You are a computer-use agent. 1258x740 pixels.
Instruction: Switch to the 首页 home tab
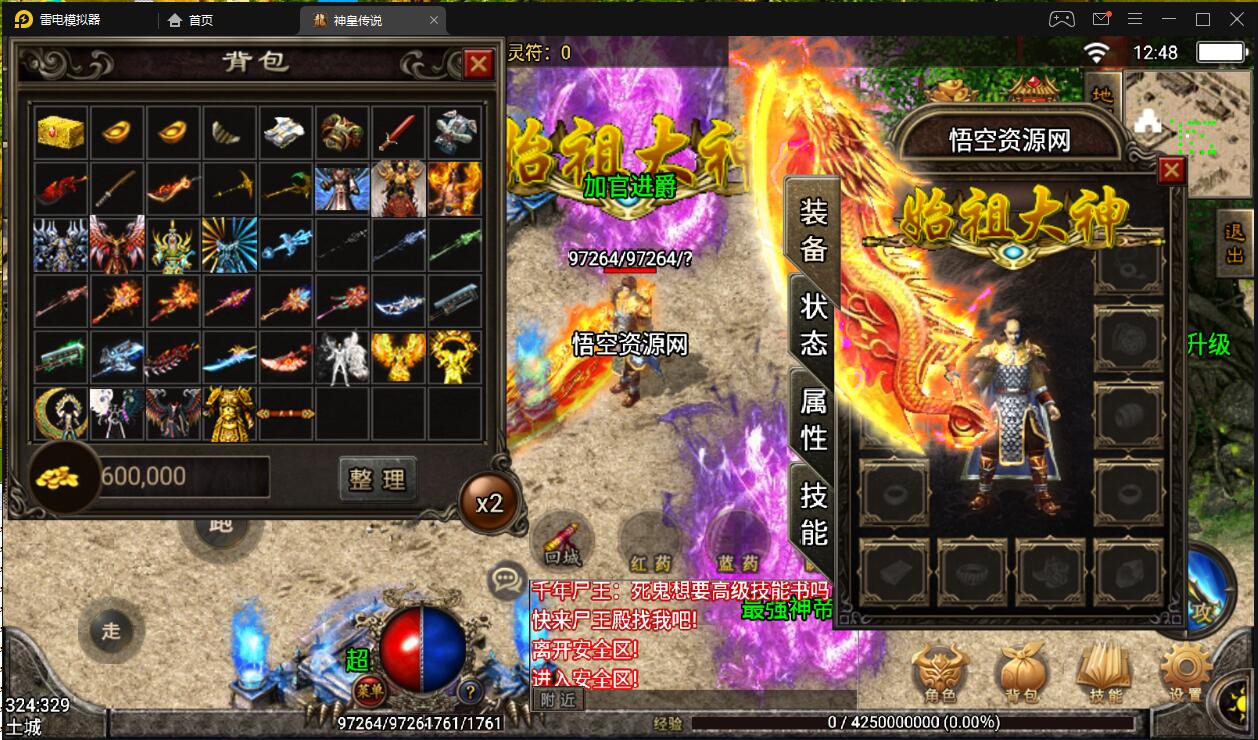click(191, 20)
